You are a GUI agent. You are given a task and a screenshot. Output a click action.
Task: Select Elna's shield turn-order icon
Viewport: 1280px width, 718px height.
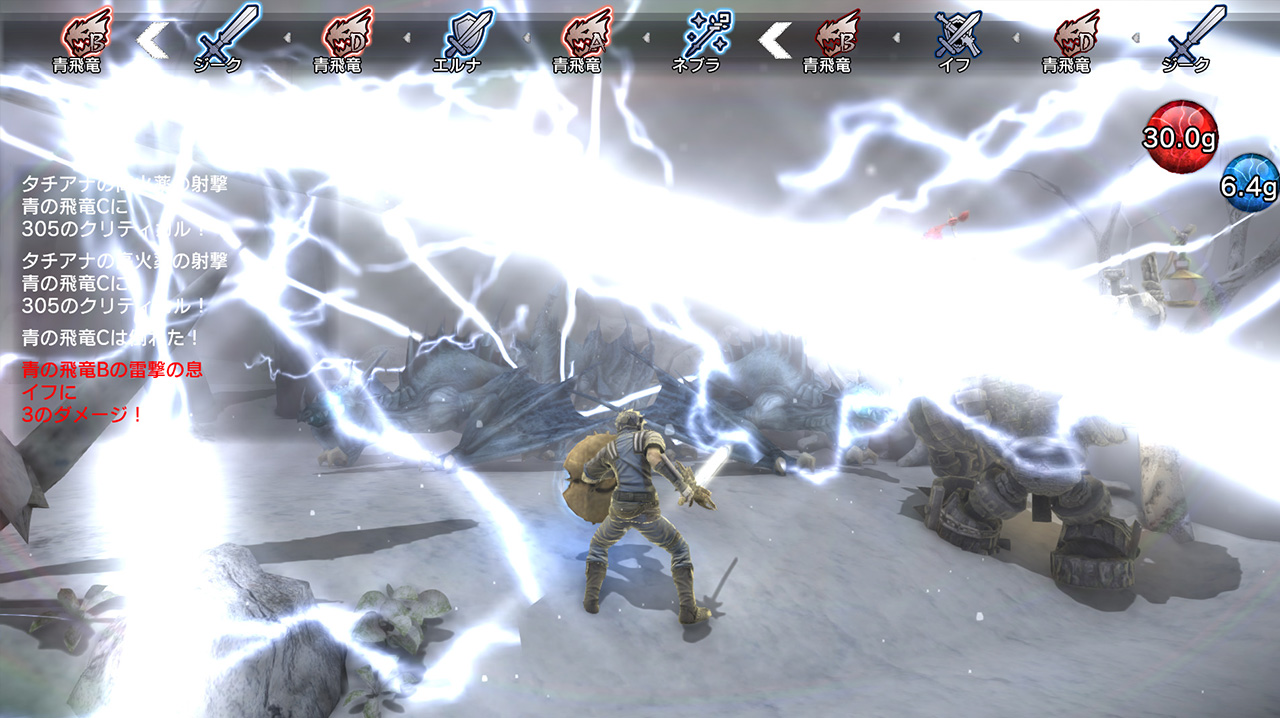point(468,35)
